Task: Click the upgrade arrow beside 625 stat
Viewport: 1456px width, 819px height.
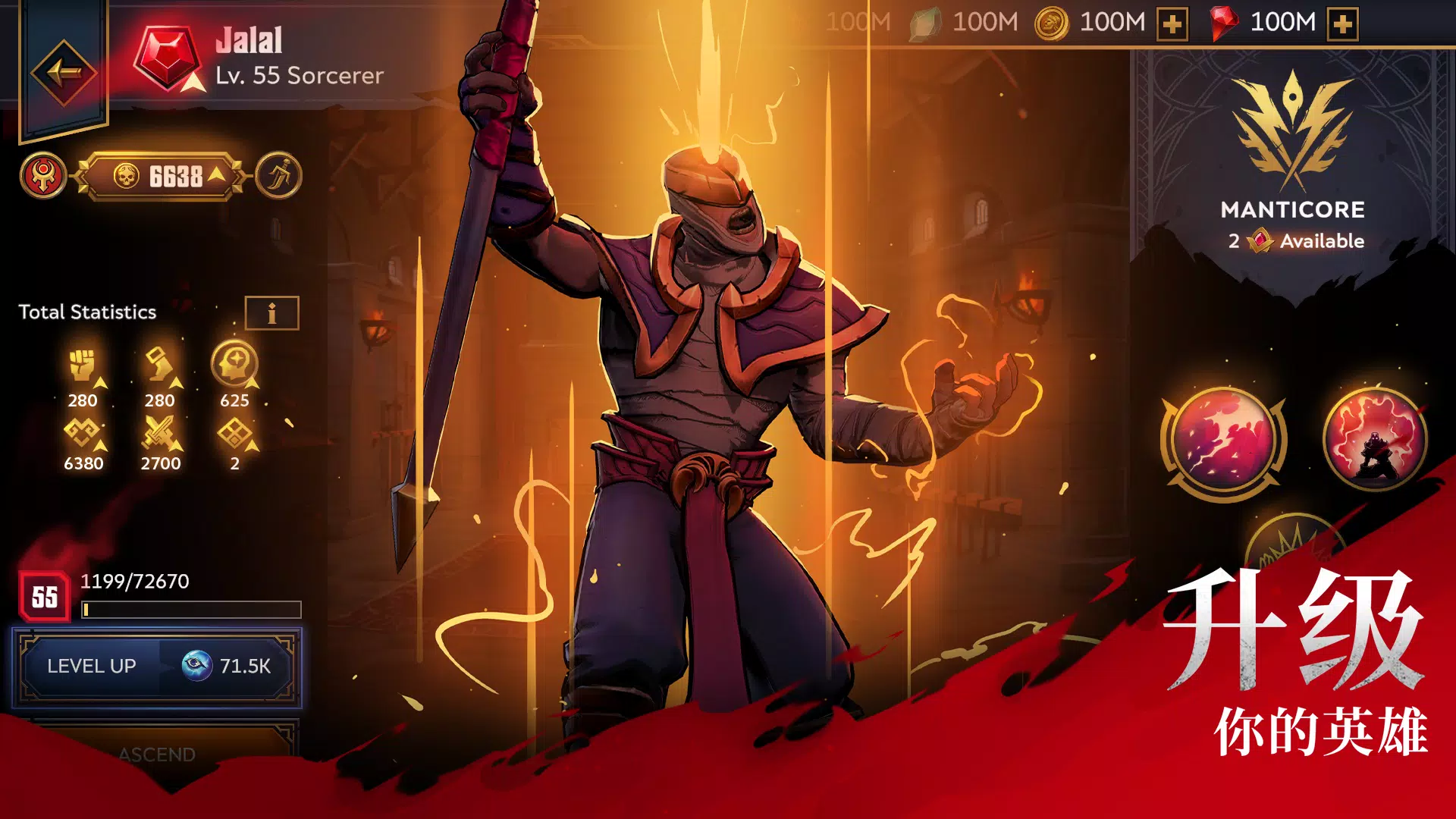Action: point(253,383)
